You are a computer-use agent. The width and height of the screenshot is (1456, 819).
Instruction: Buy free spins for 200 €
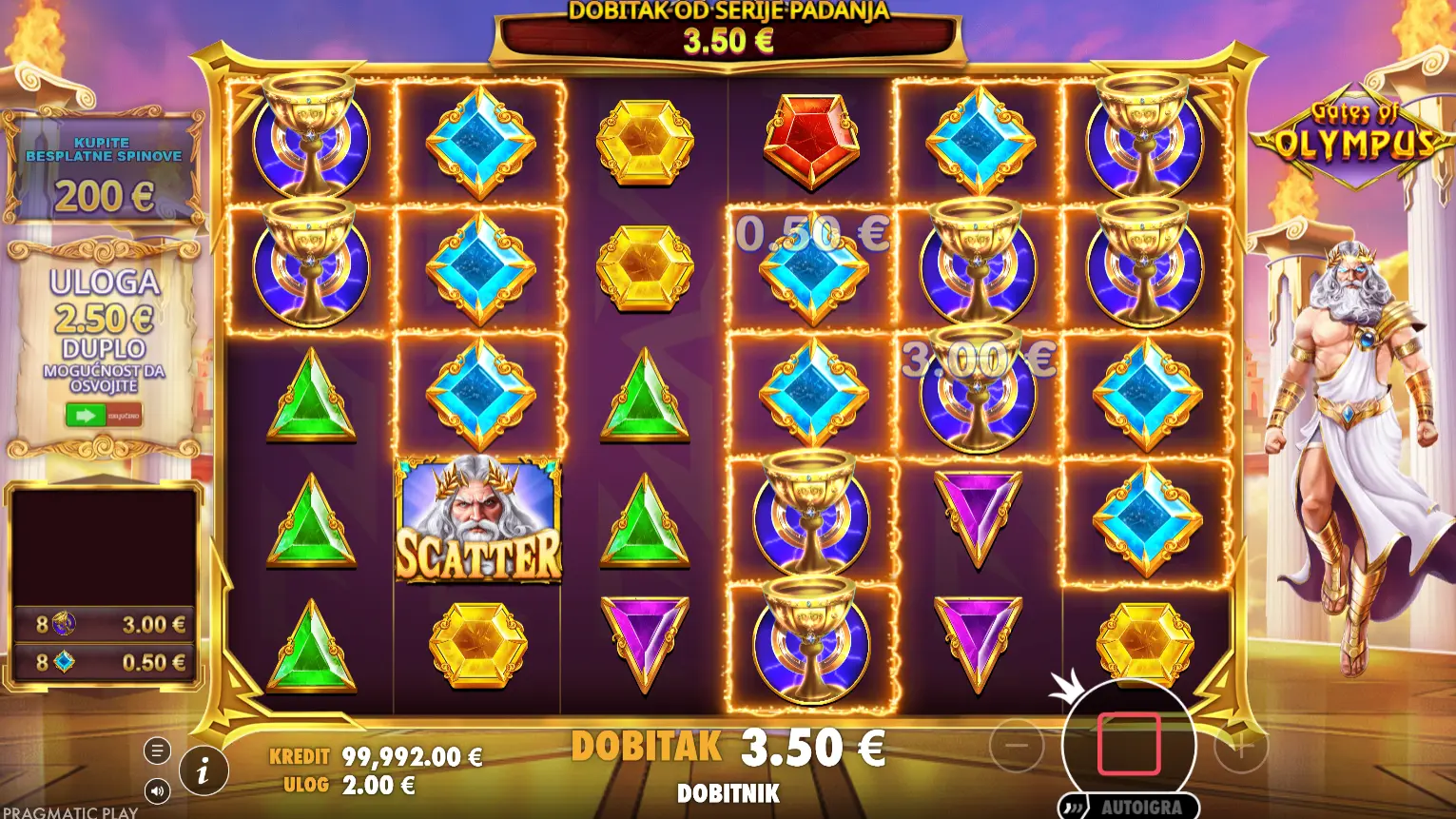tap(104, 171)
